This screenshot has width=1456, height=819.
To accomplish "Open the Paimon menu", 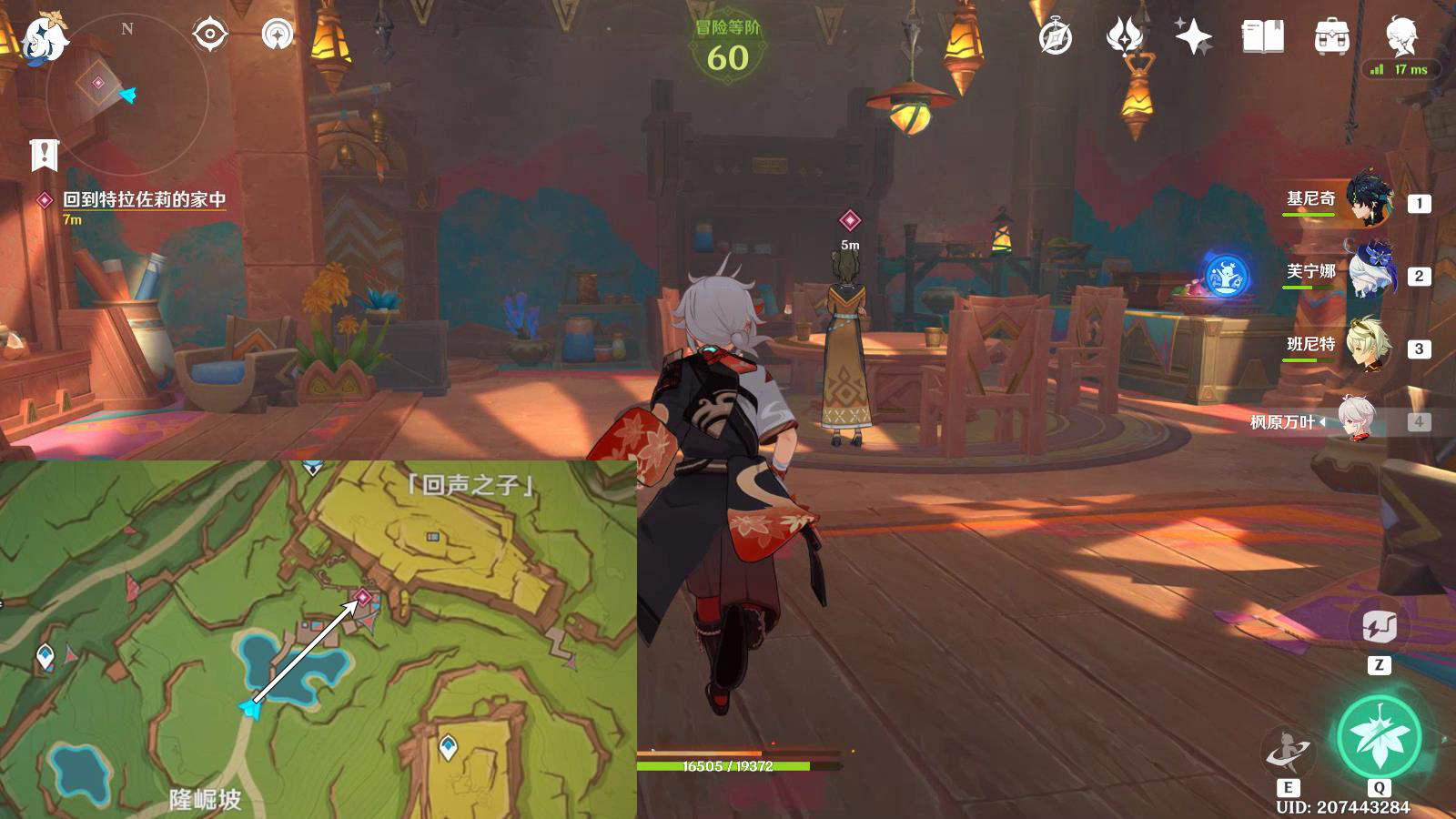I will pyautogui.click(x=43, y=40).
